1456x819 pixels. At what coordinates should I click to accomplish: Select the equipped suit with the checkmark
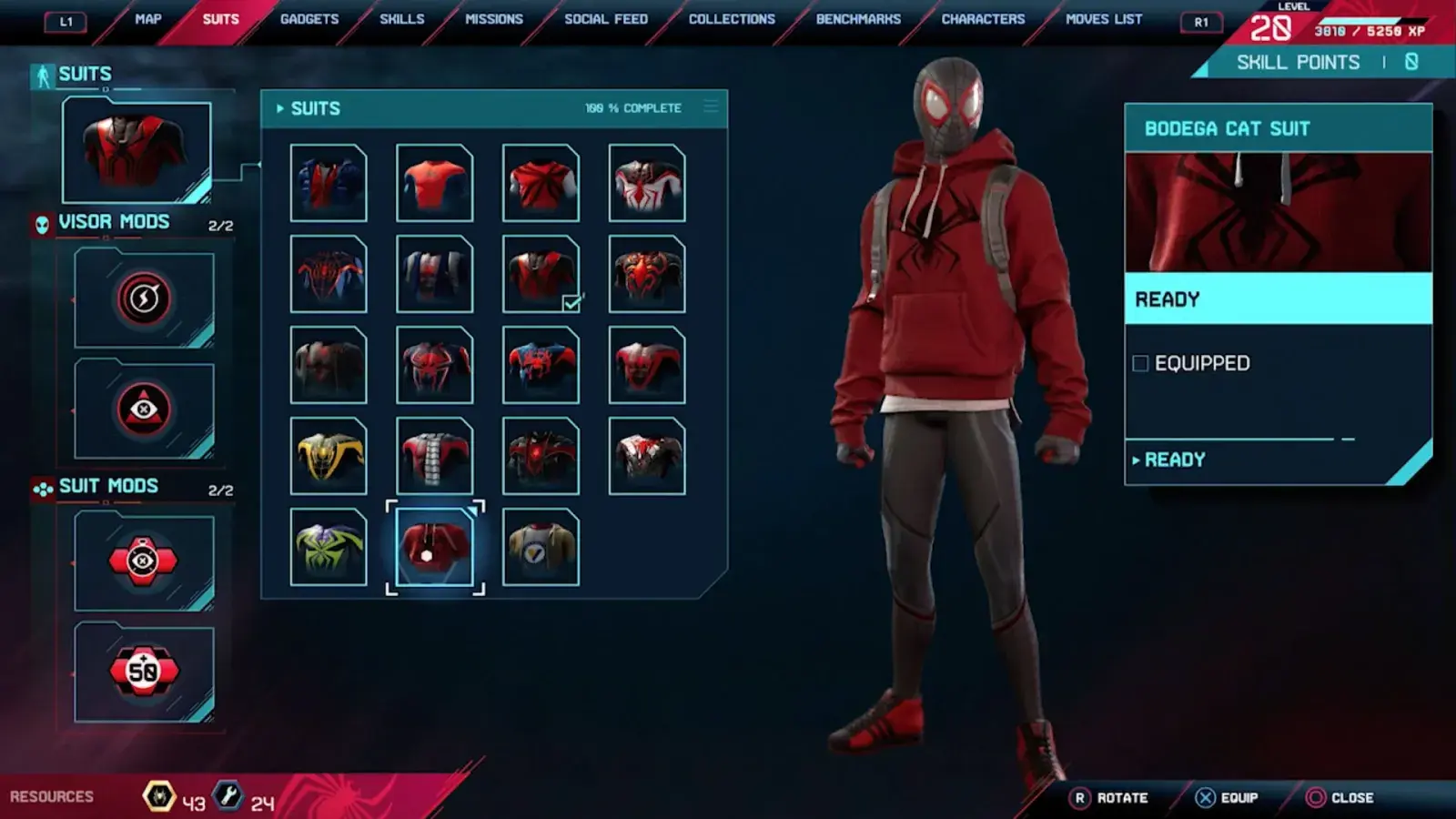coord(541,274)
